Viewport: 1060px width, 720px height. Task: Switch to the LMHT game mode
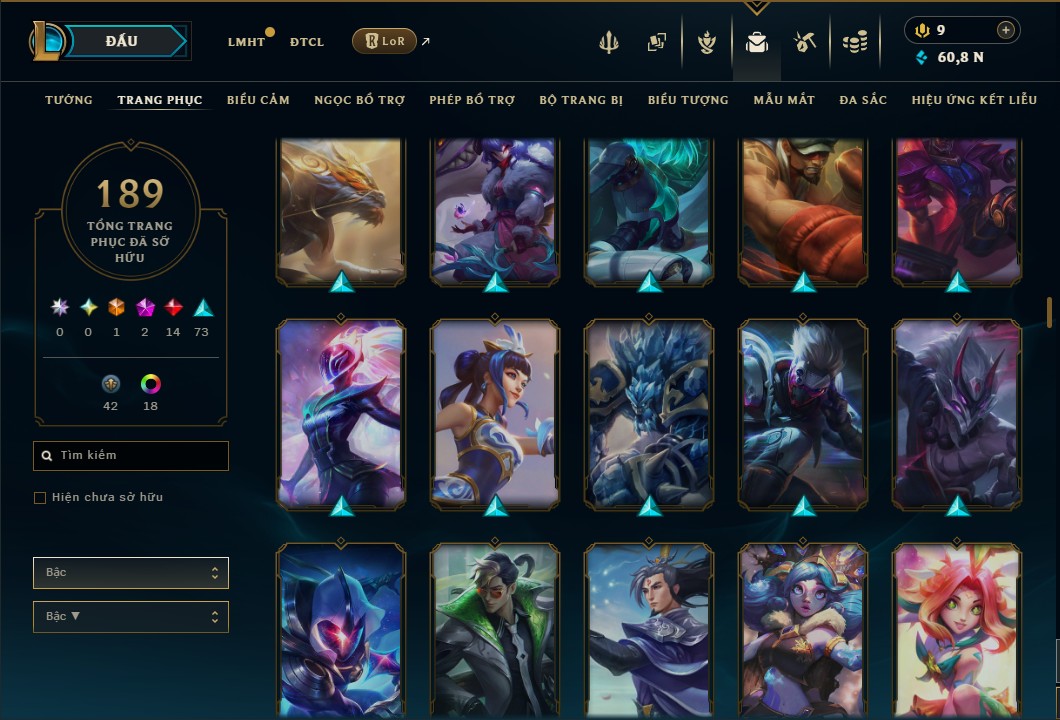point(246,42)
